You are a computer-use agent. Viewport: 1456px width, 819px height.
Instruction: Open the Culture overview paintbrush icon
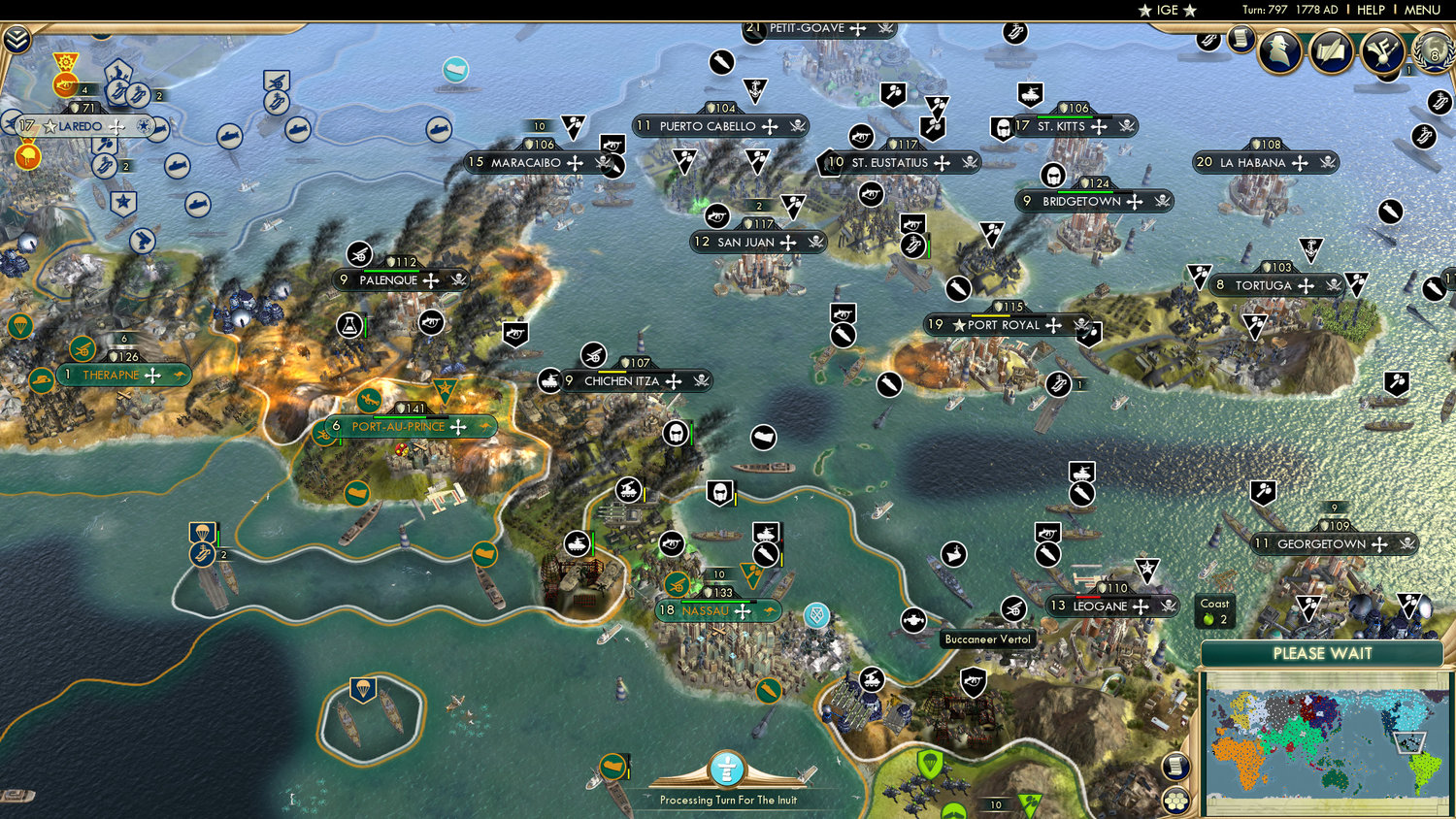[1380, 50]
